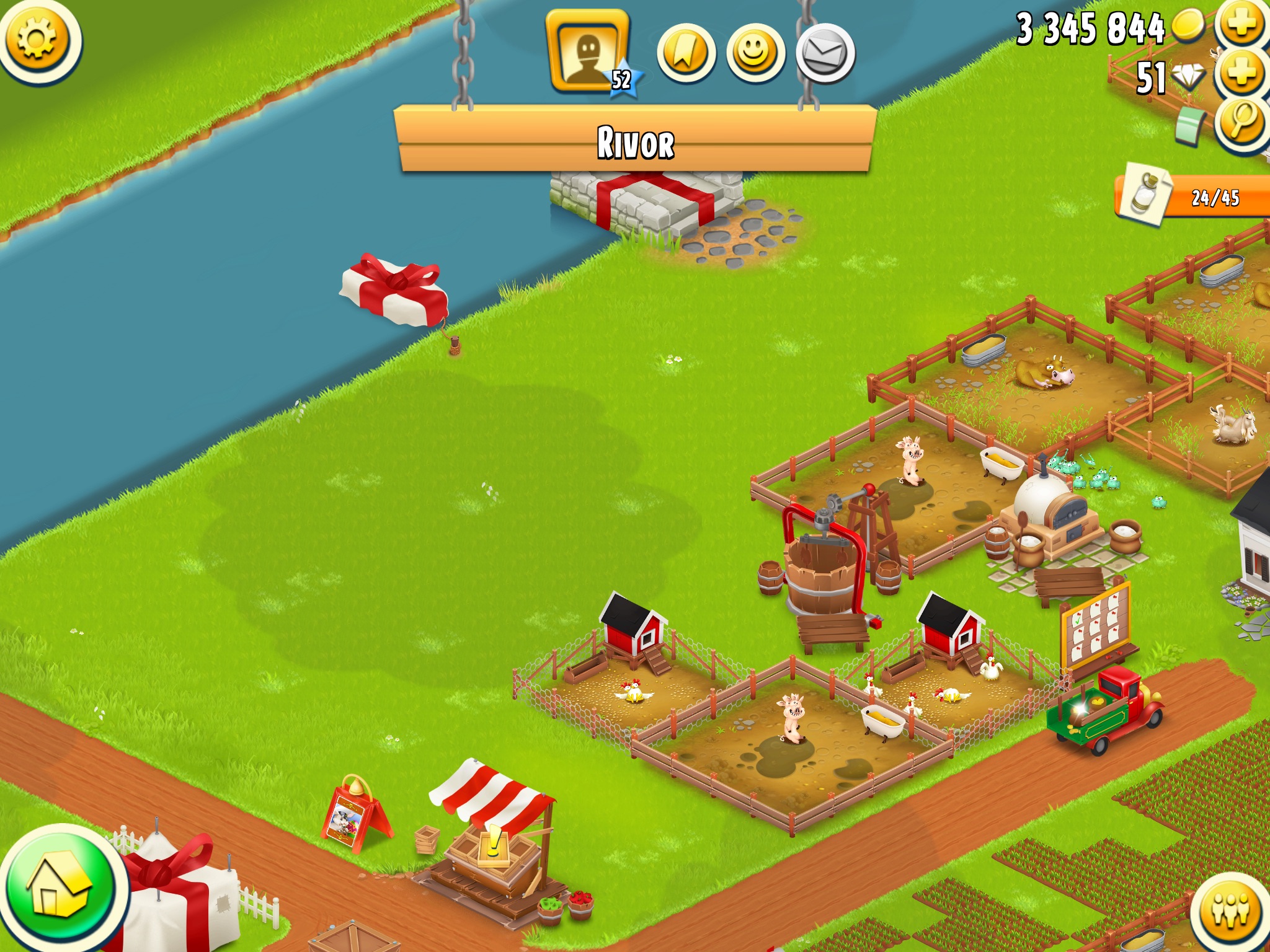Open the task list 24/45 tracker
Screen dimensions: 1270x952
click(x=1194, y=197)
